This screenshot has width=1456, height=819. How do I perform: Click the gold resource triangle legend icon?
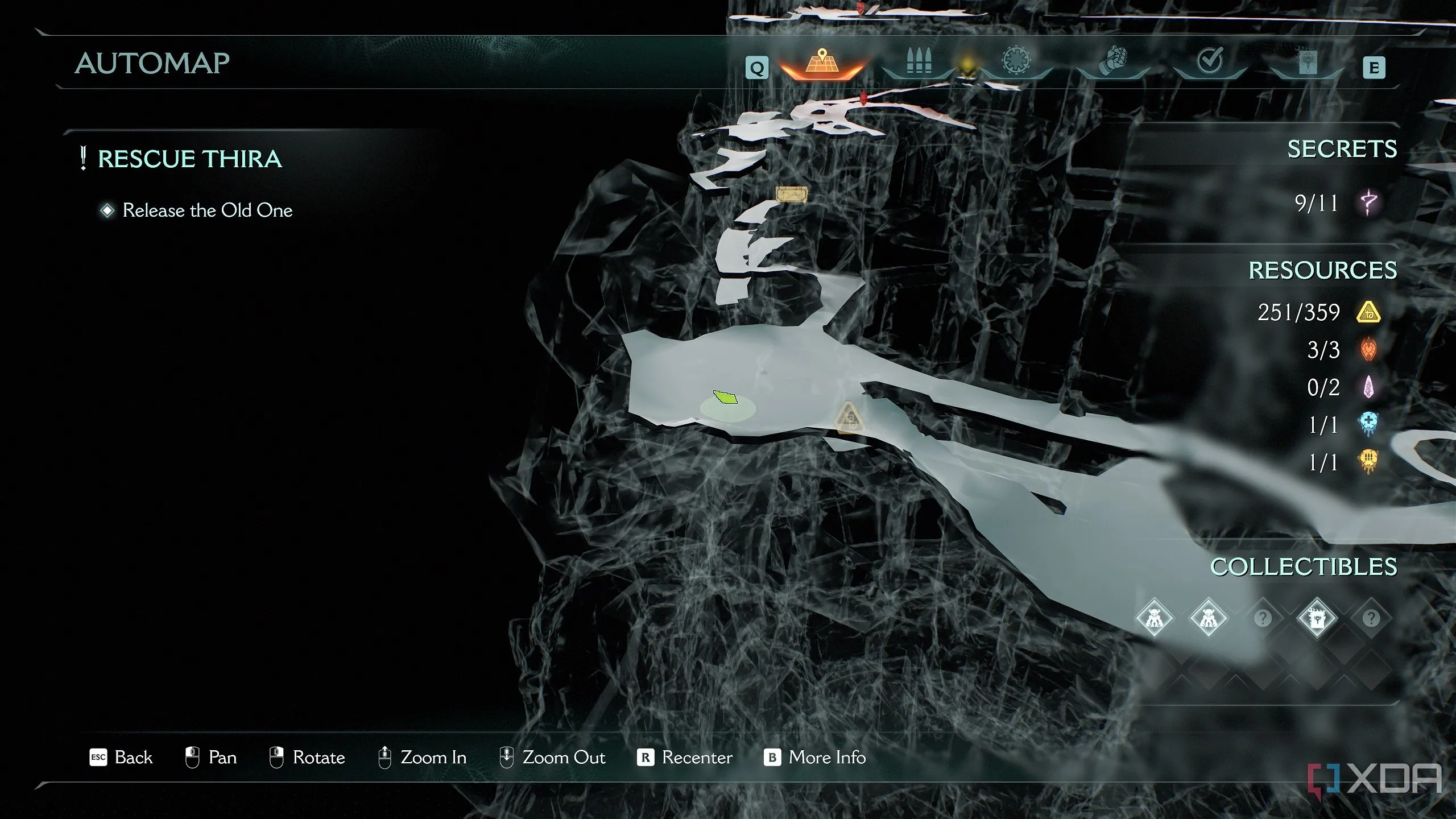point(1368,312)
